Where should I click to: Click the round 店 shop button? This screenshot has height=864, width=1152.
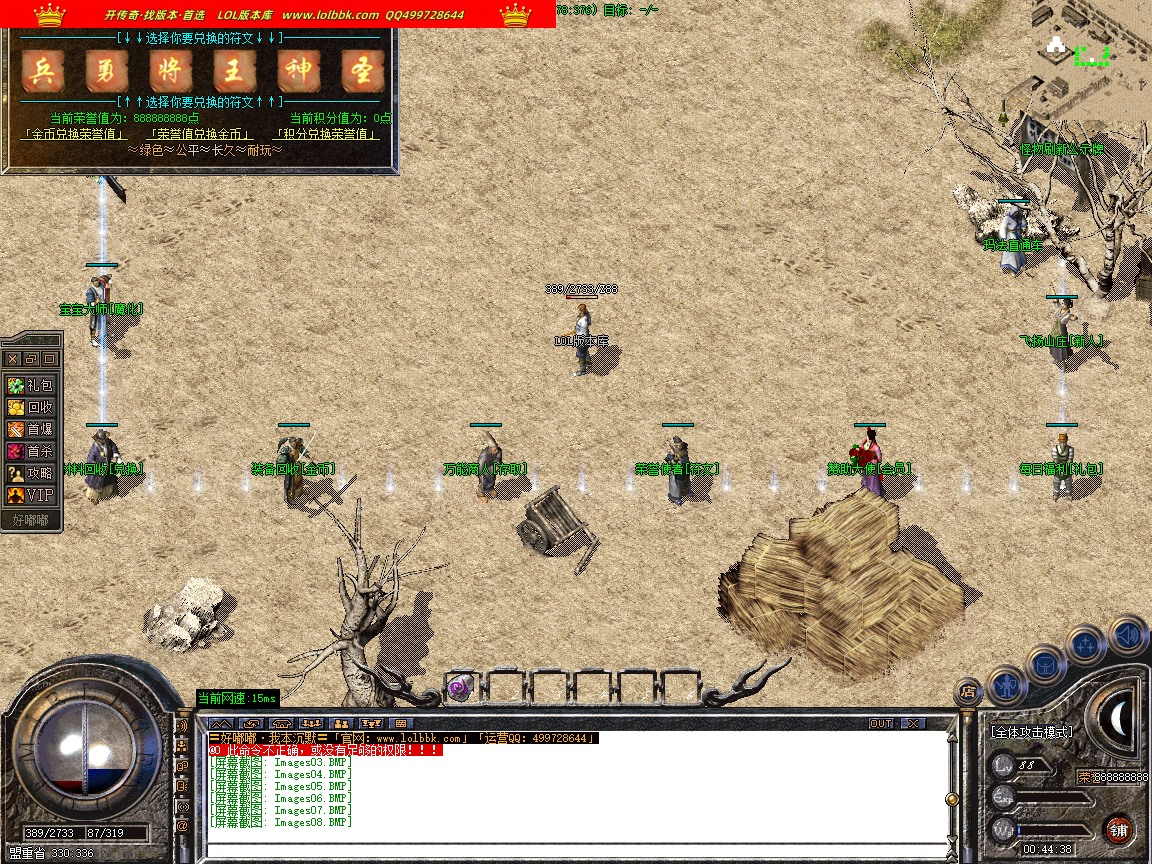tap(967, 690)
